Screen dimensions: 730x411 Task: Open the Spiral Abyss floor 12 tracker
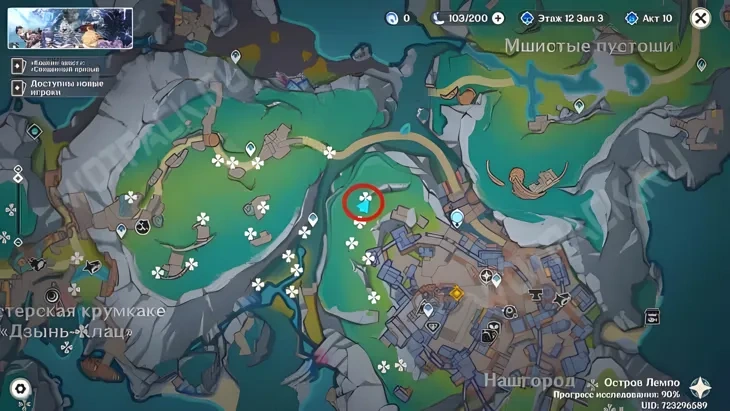[563, 18]
